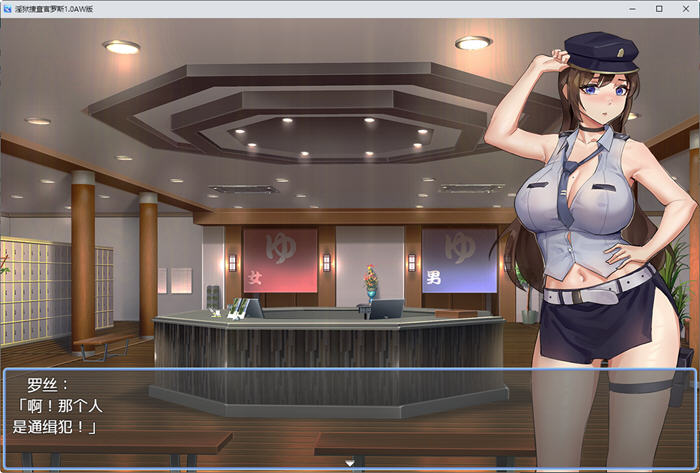Advance dialogue via the continue arrow
The height and width of the screenshot is (473, 700).
click(x=349, y=463)
